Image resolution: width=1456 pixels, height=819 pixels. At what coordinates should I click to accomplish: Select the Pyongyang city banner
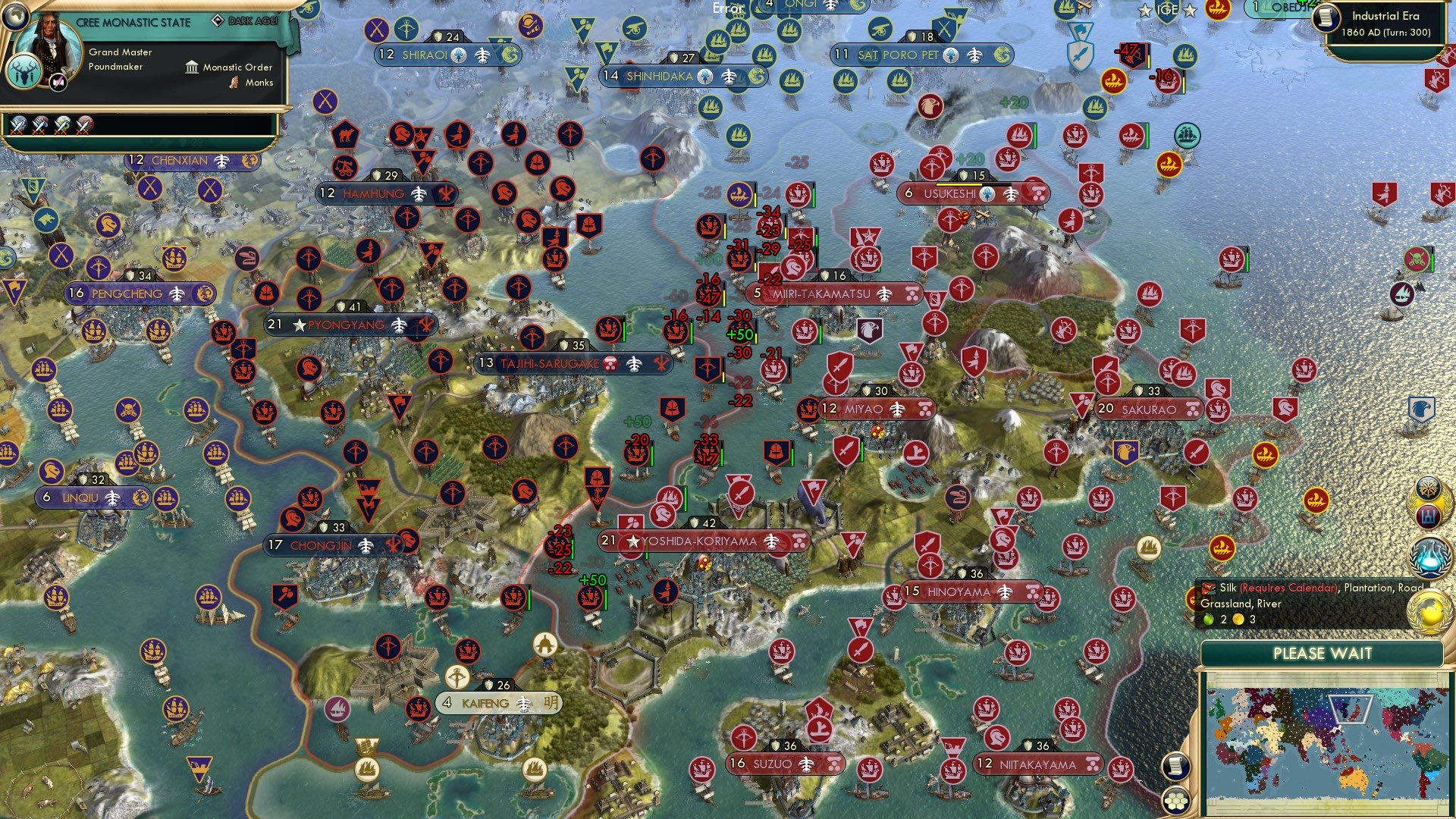point(349,325)
